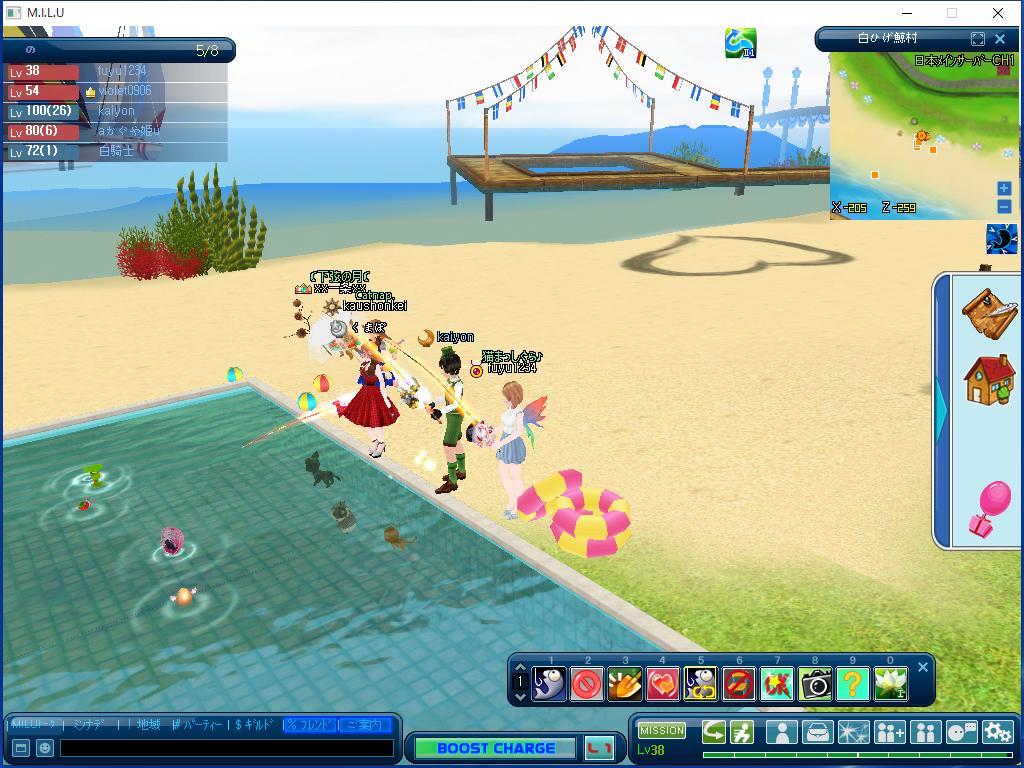
Task: Open the MISSION panel
Action: pos(662,731)
